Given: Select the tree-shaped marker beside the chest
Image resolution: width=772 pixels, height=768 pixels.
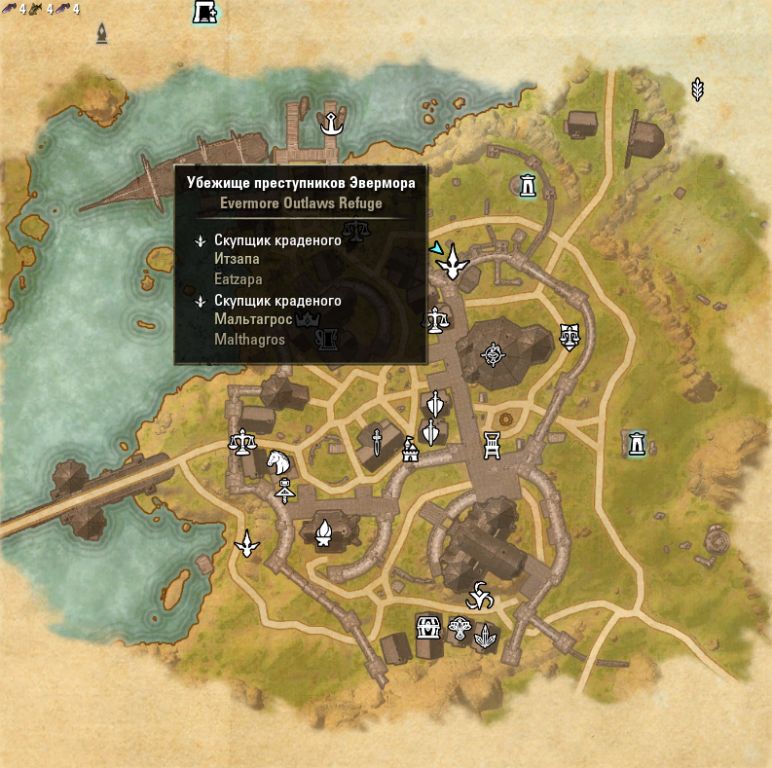Looking at the screenshot, I should tap(459, 630).
